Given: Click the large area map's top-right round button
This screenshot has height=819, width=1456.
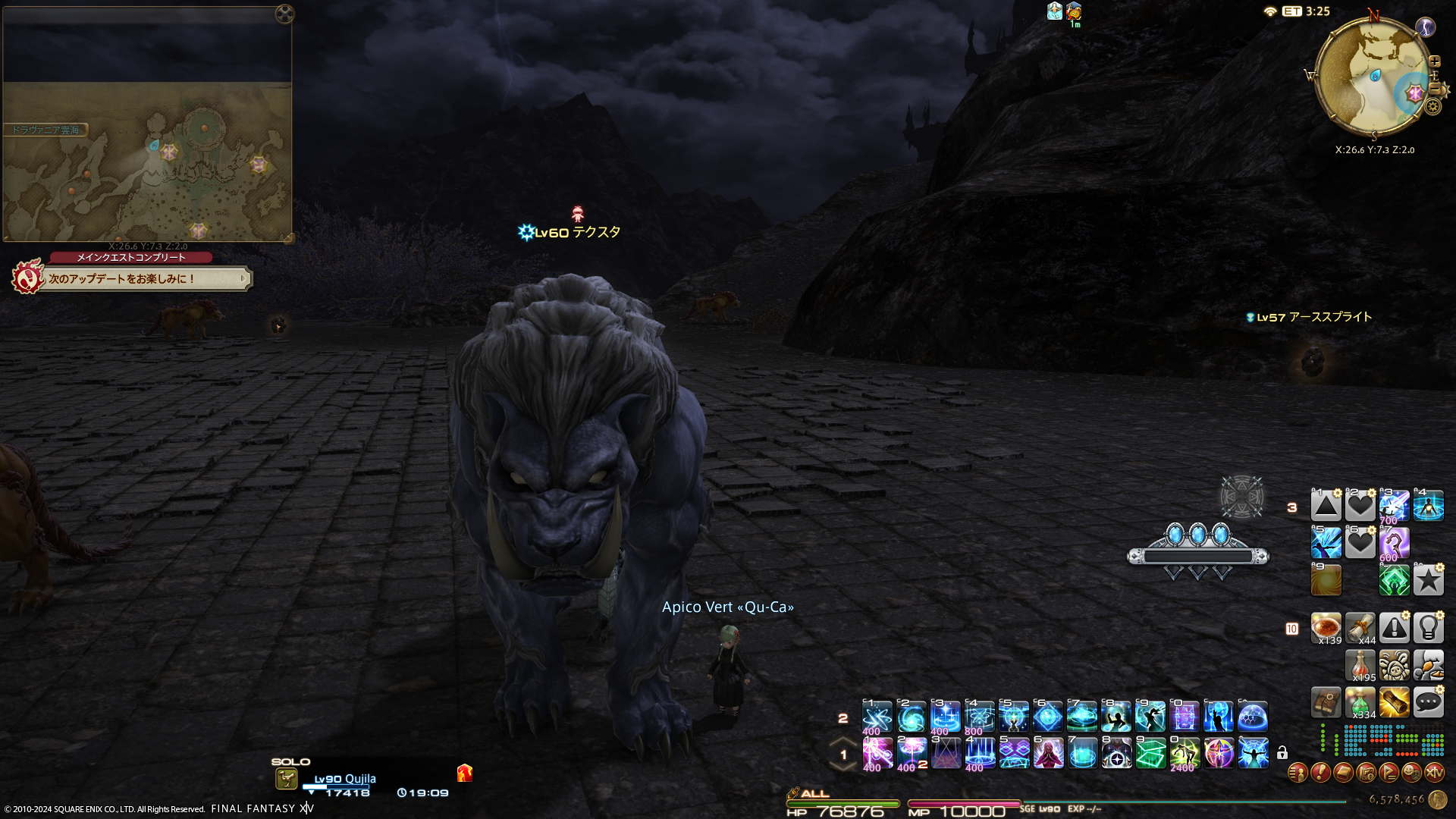Looking at the screenshot, I should coord(284,14).
